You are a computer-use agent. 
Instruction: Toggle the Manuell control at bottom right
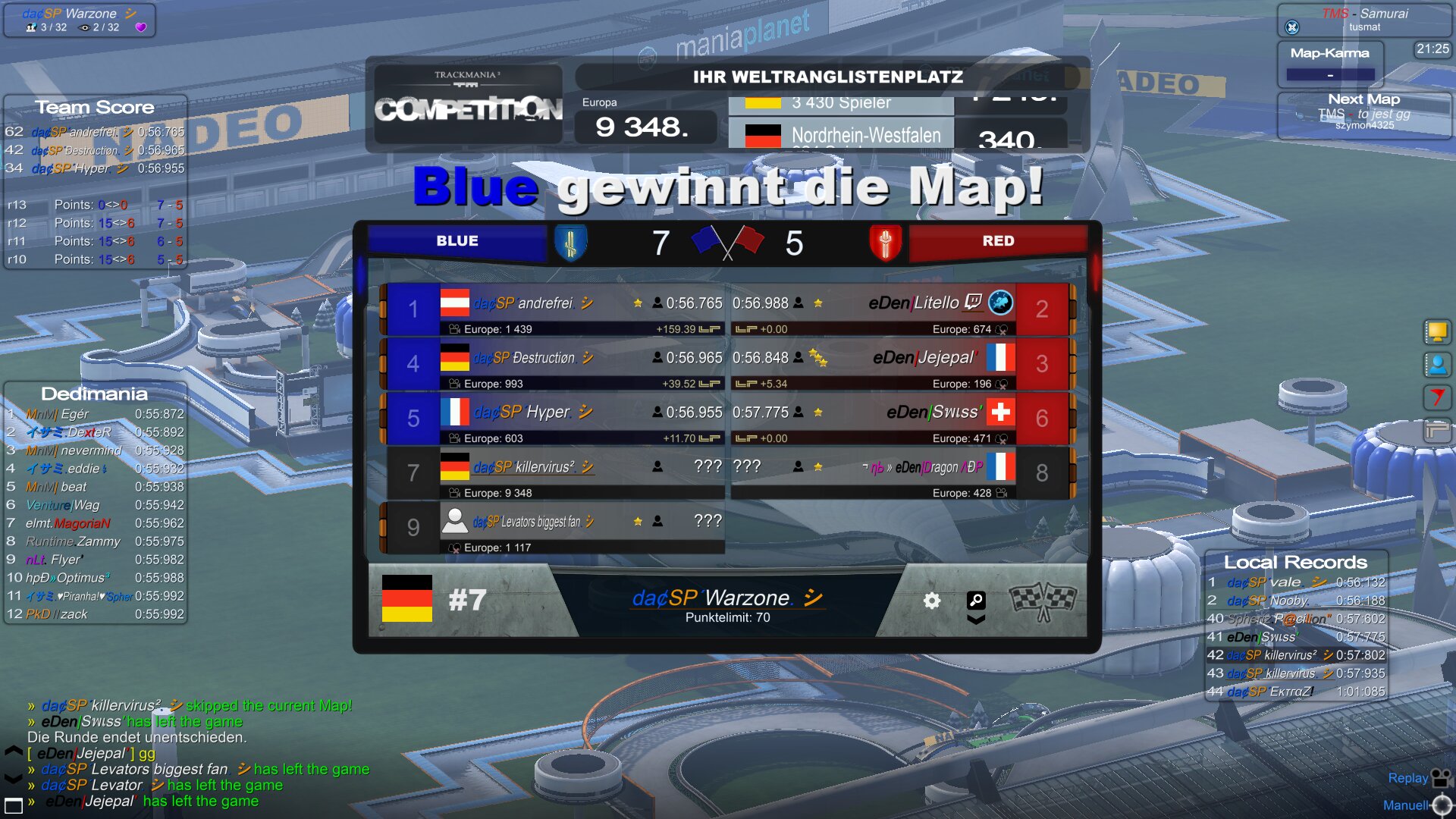[1442, 805]
